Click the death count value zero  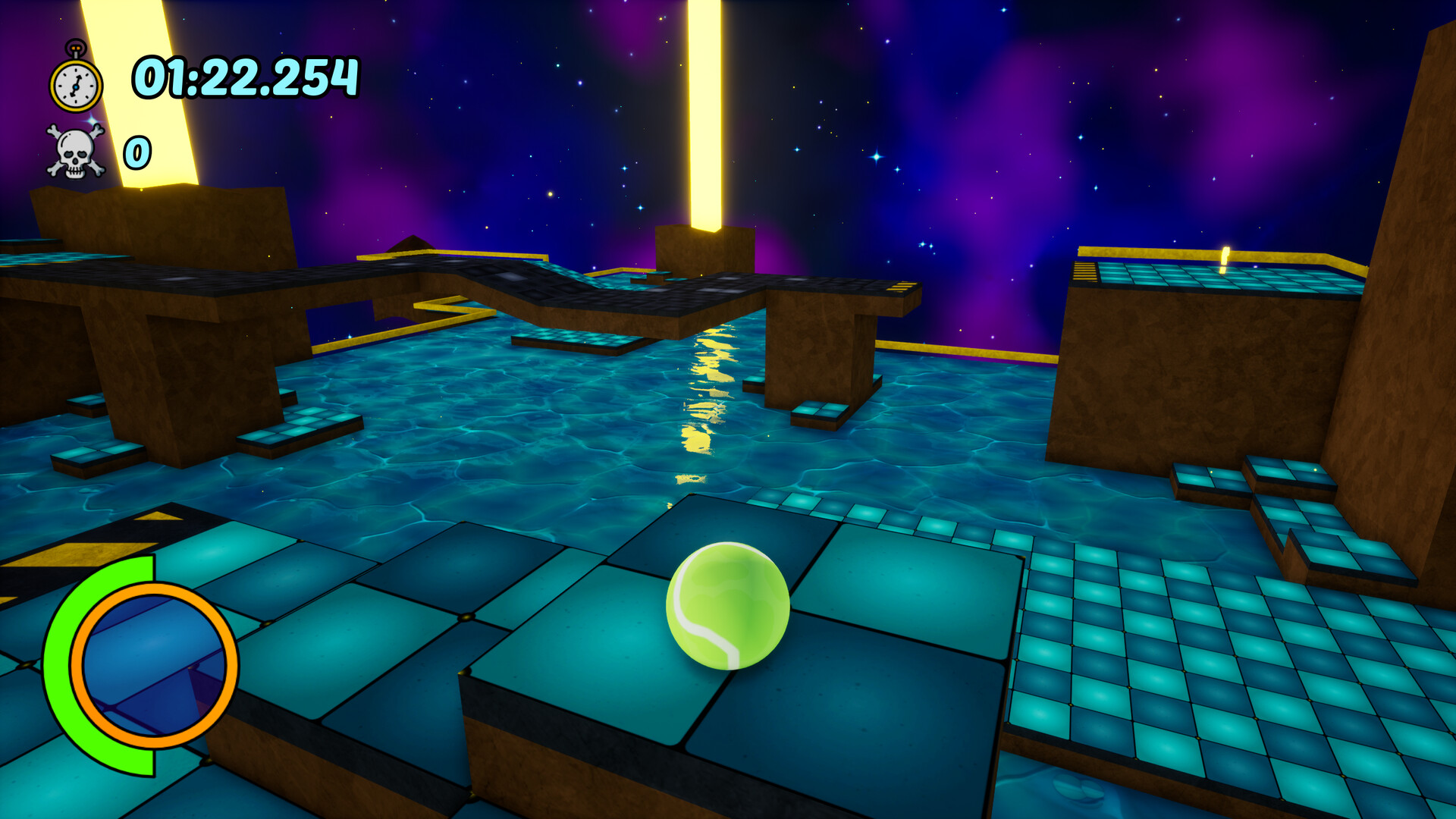tap(136, 152)
